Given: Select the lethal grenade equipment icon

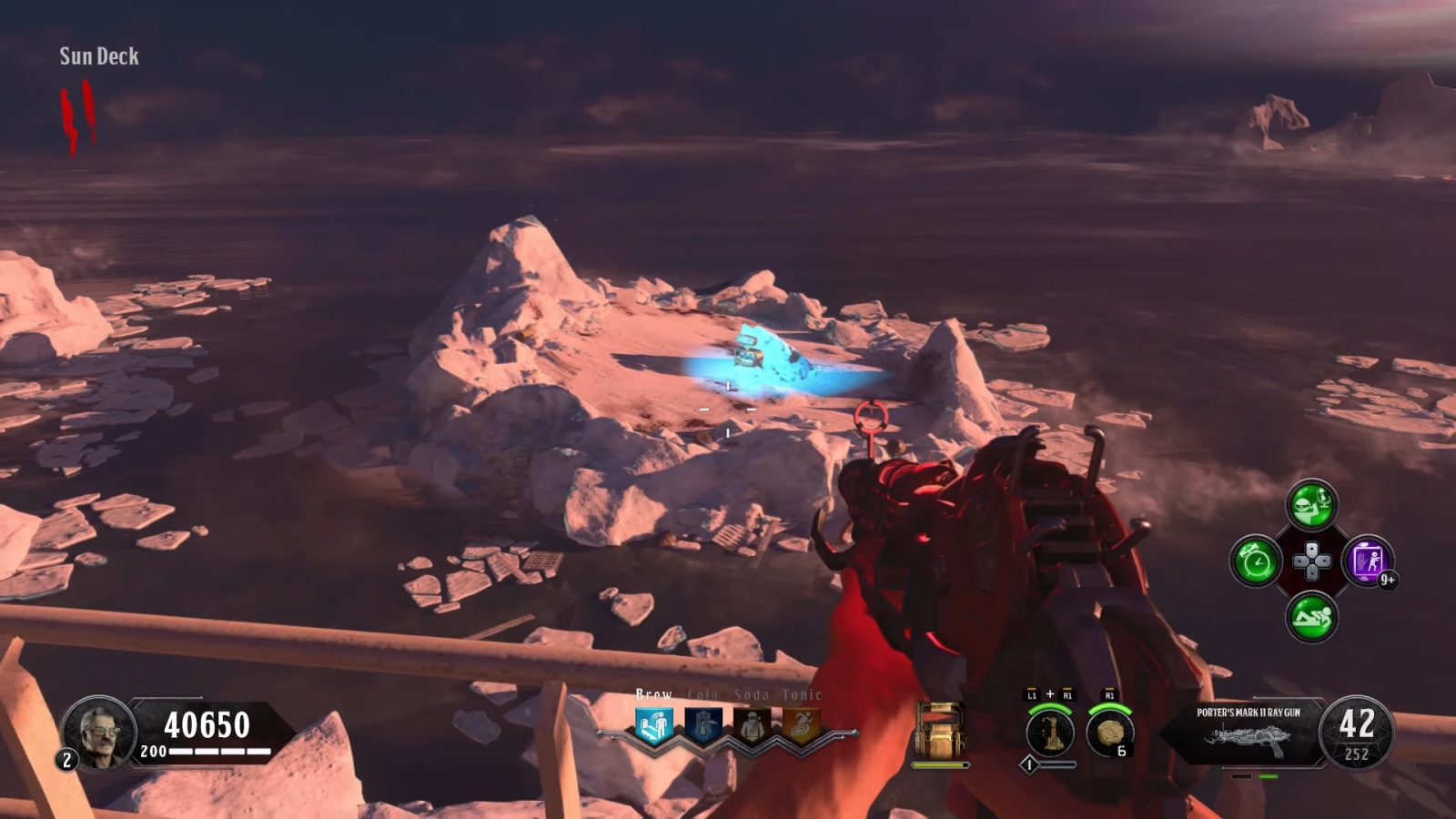Looking at the screenshot, I should [x=1109, y=732].
